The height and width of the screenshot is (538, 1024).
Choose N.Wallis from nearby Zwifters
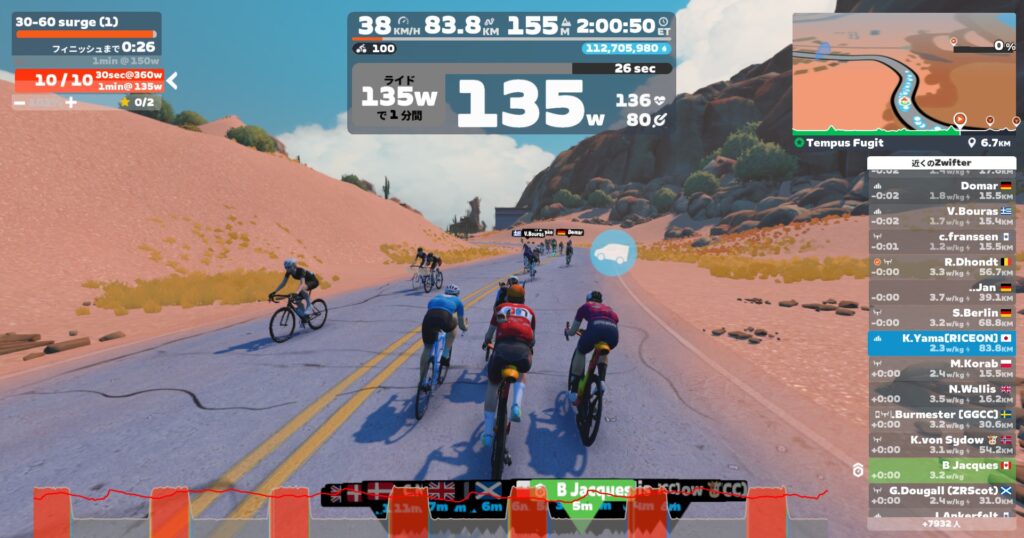(941, 393)
